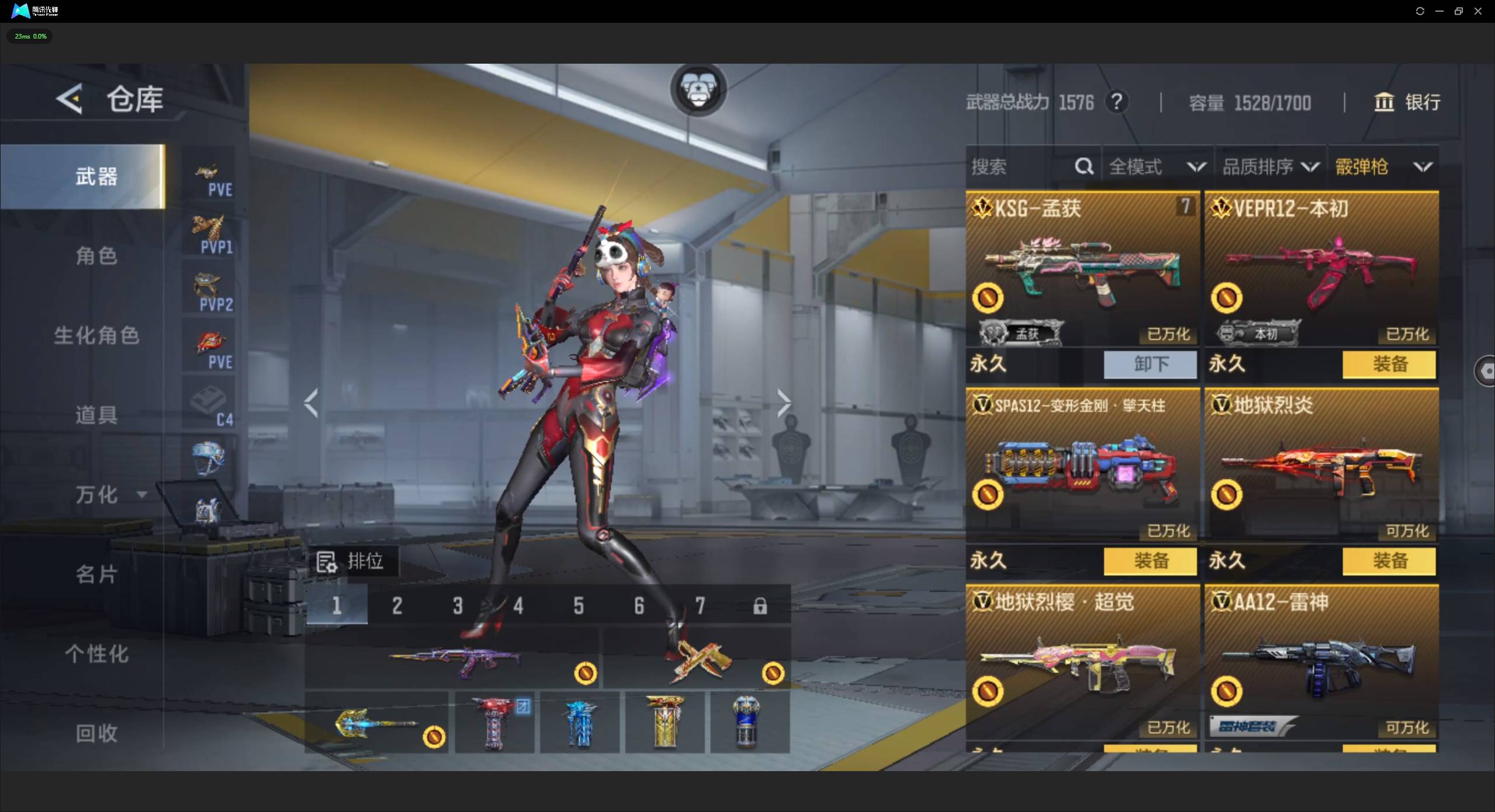
Task: Open the 名片 name card category
Action: pos(96,574)
